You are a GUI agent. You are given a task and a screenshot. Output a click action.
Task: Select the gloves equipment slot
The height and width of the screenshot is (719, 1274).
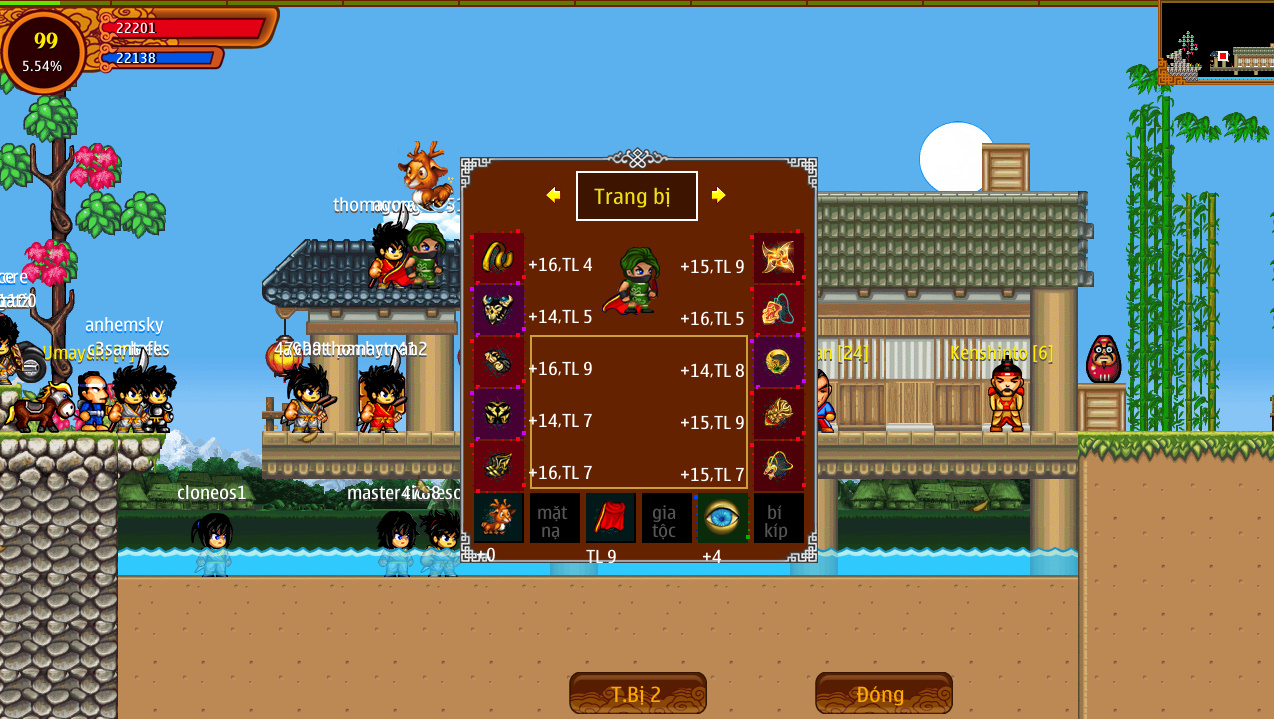coord(499,362)
